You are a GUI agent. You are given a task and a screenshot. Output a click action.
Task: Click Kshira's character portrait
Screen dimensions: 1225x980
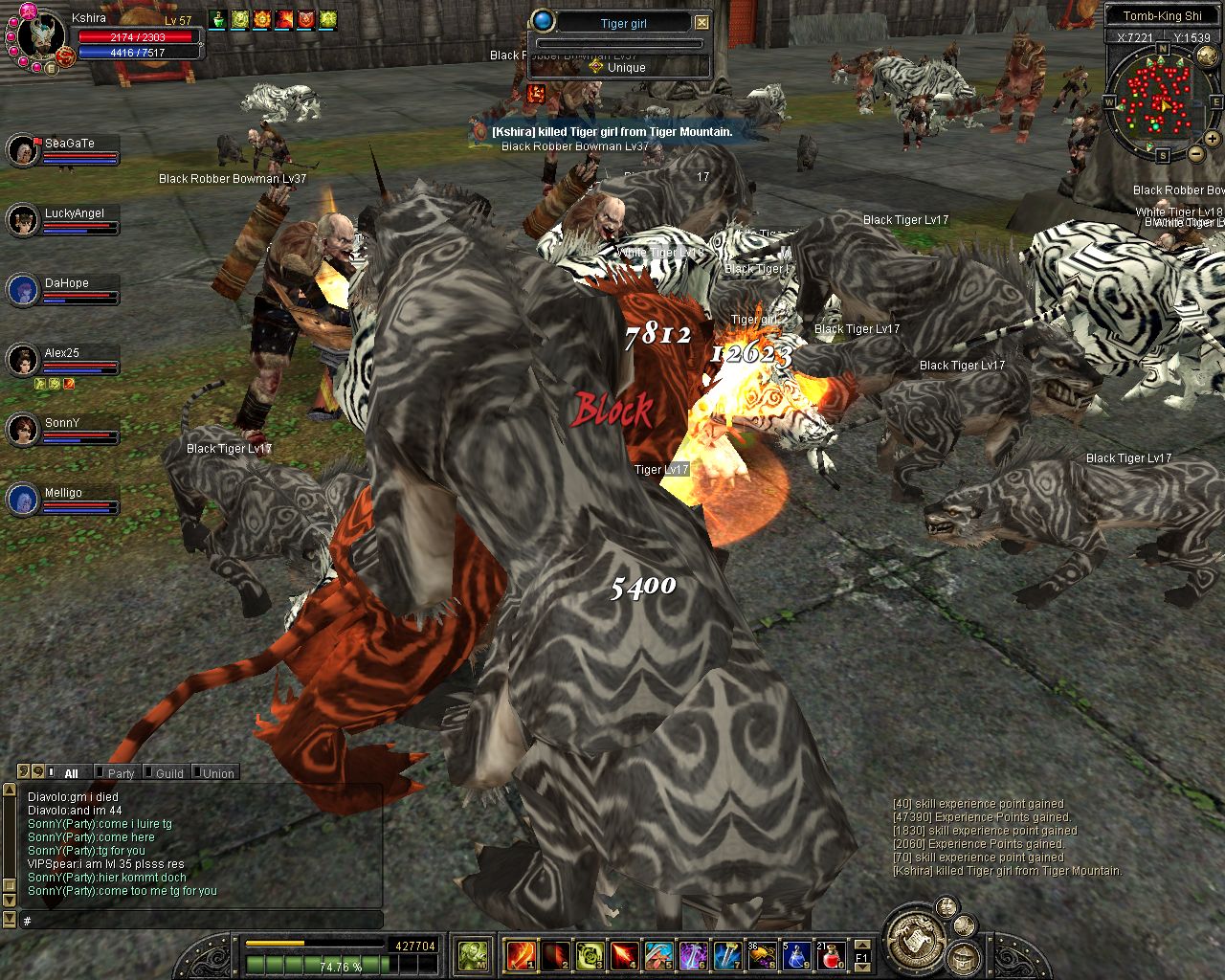[x=41, y=36]
